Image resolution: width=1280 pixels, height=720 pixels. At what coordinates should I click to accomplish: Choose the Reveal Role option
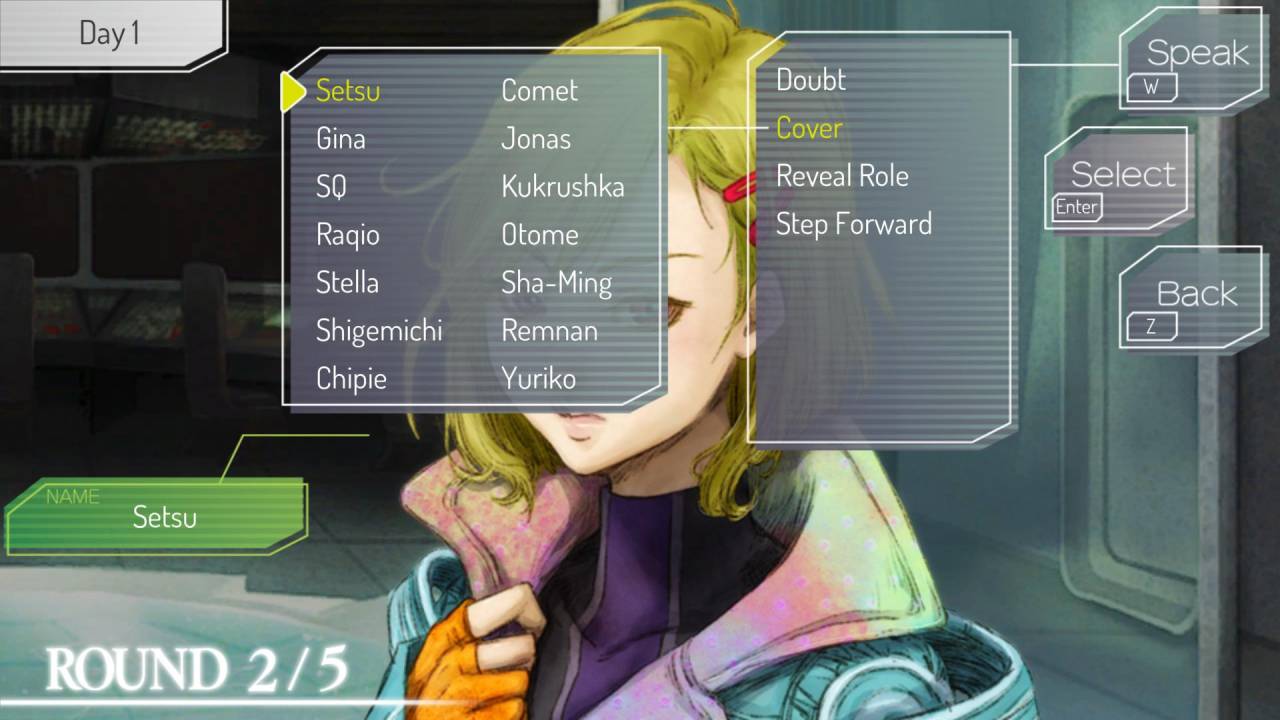click(x=842, y=176)
